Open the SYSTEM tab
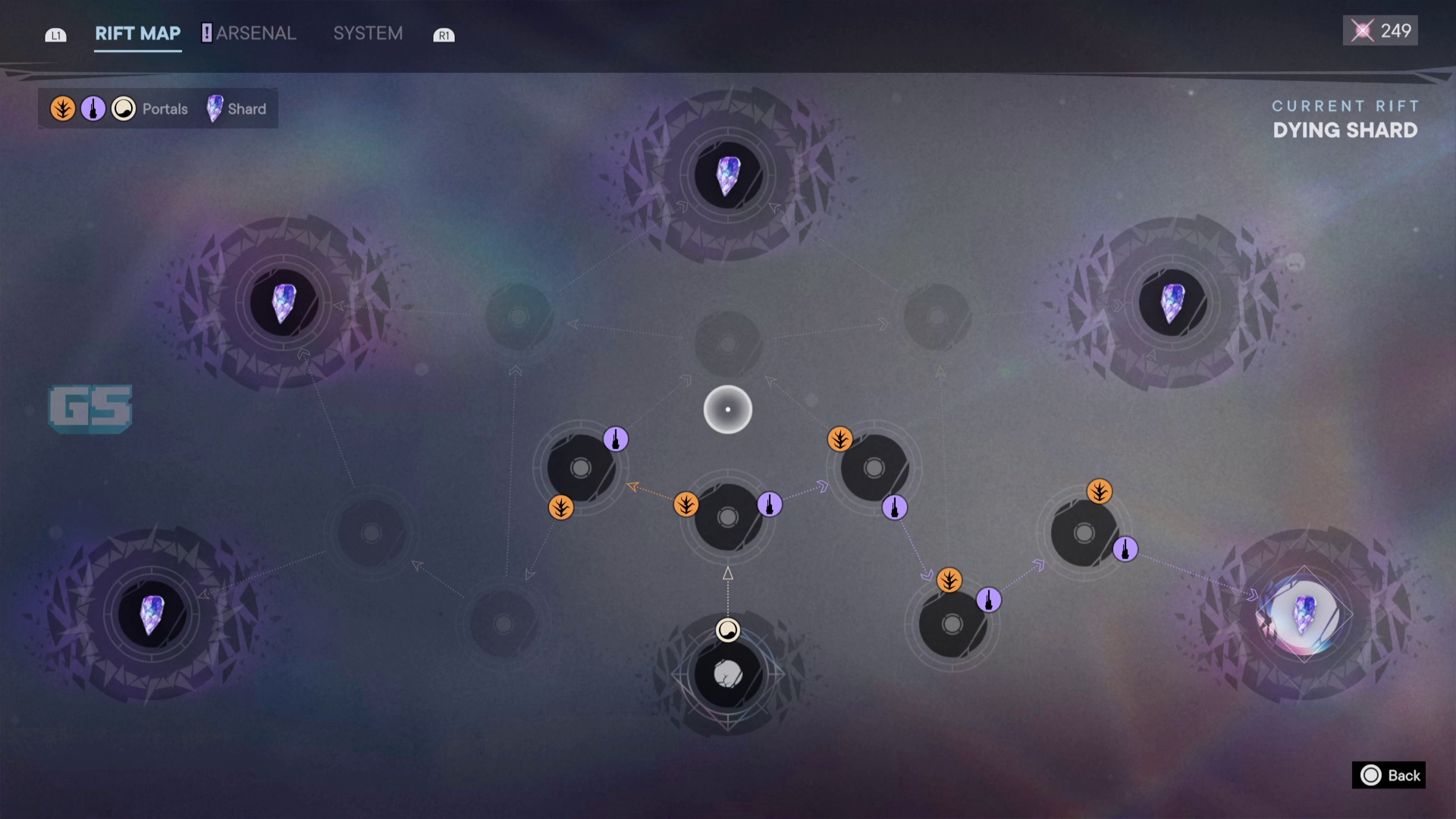The image size is (1456, 819). (x=368, y=33)
